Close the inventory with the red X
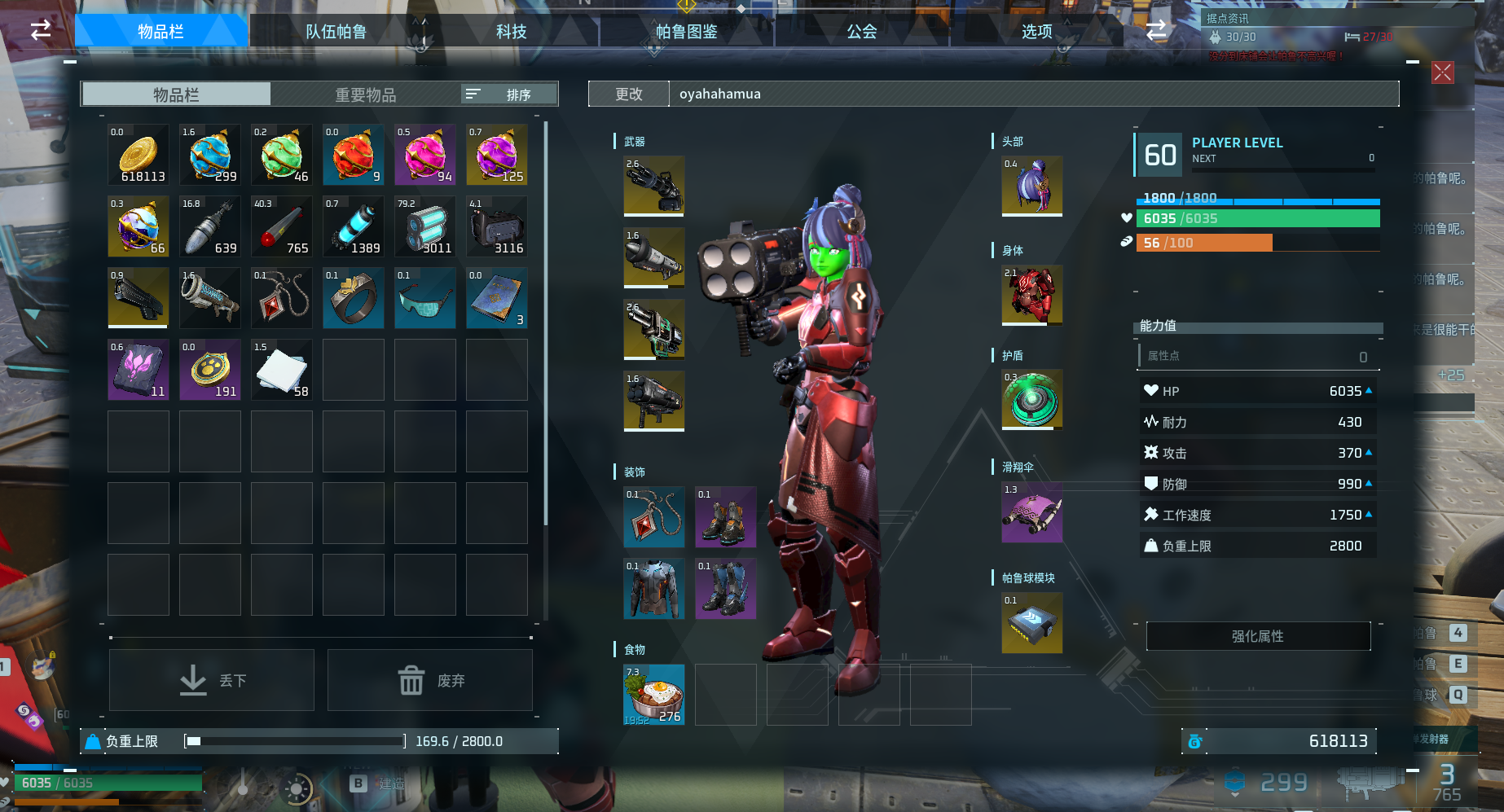 [1442, 72]
